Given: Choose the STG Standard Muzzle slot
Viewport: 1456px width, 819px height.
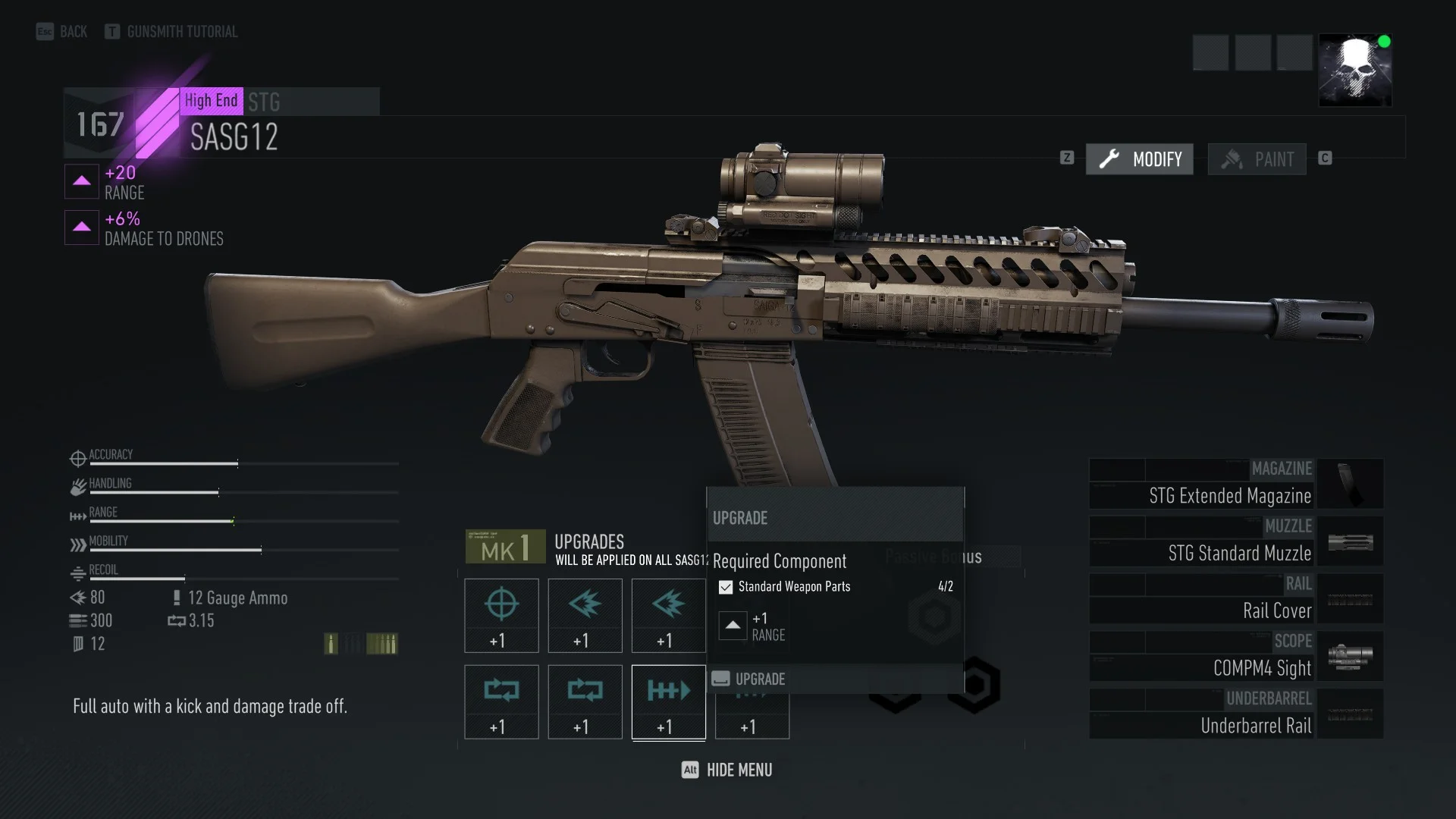Looking at the screenshot, I should [x=1236, y=541].
